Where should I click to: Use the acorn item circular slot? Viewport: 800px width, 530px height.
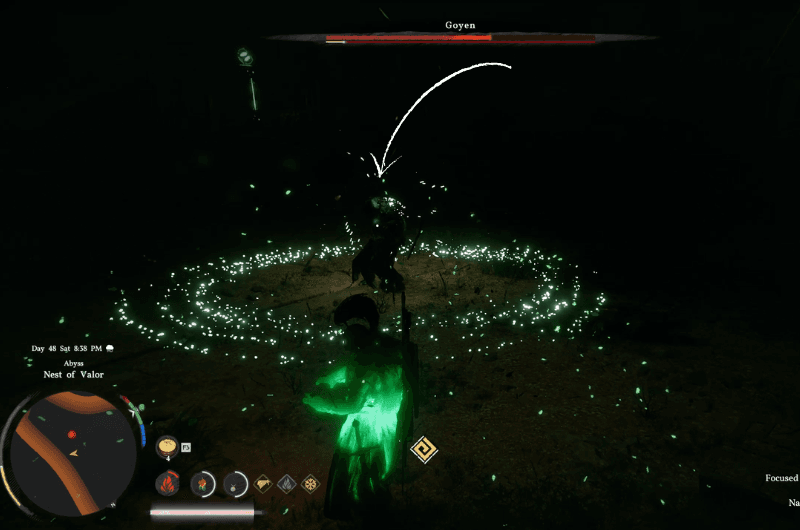pos(203,484)
